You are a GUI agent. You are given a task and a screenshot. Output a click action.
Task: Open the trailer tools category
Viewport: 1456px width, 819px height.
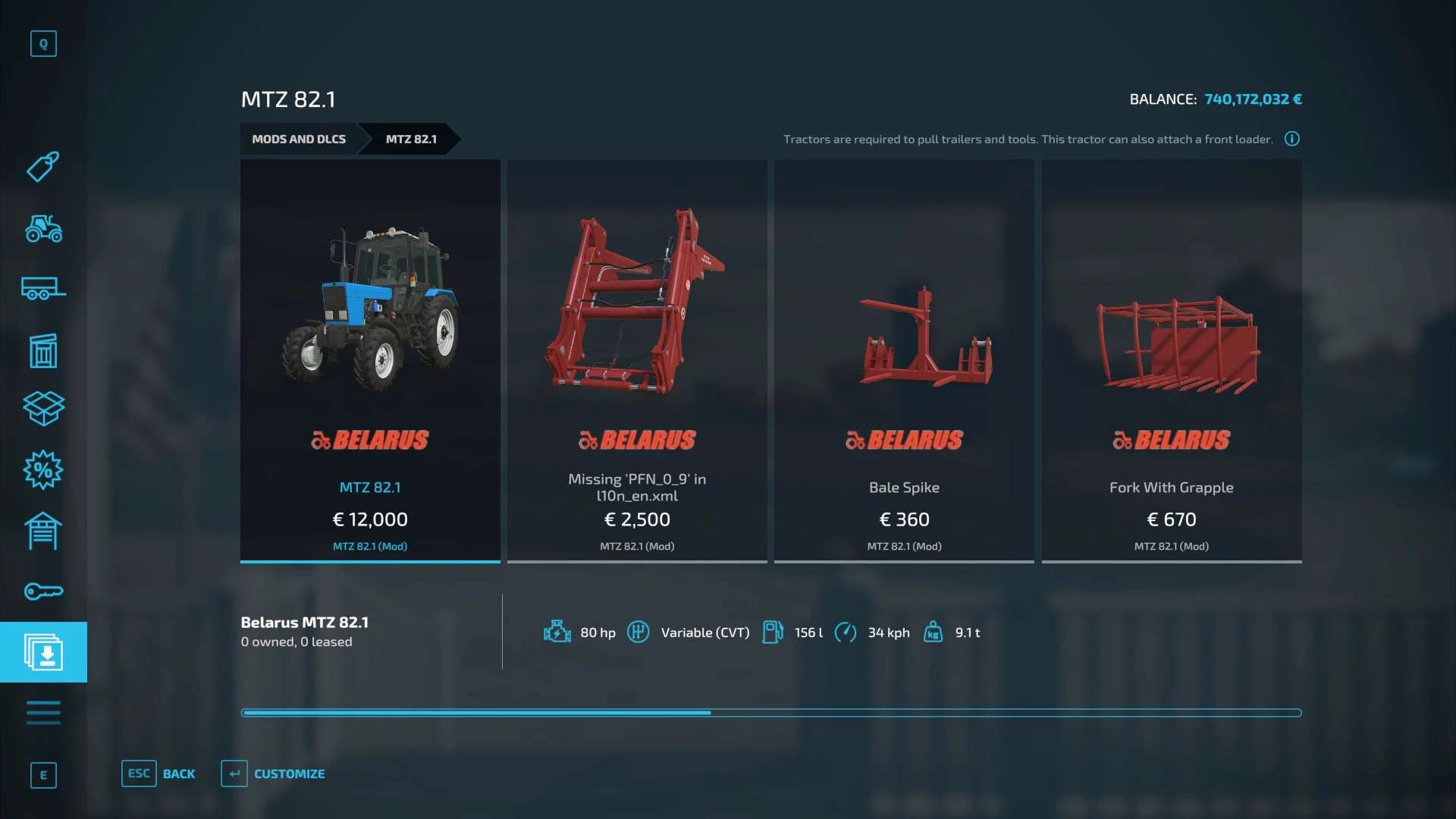43,289
